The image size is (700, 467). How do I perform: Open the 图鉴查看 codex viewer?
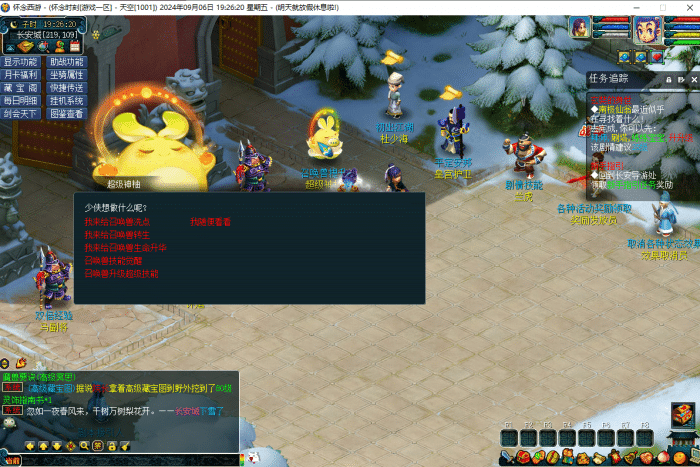(66, 114)
